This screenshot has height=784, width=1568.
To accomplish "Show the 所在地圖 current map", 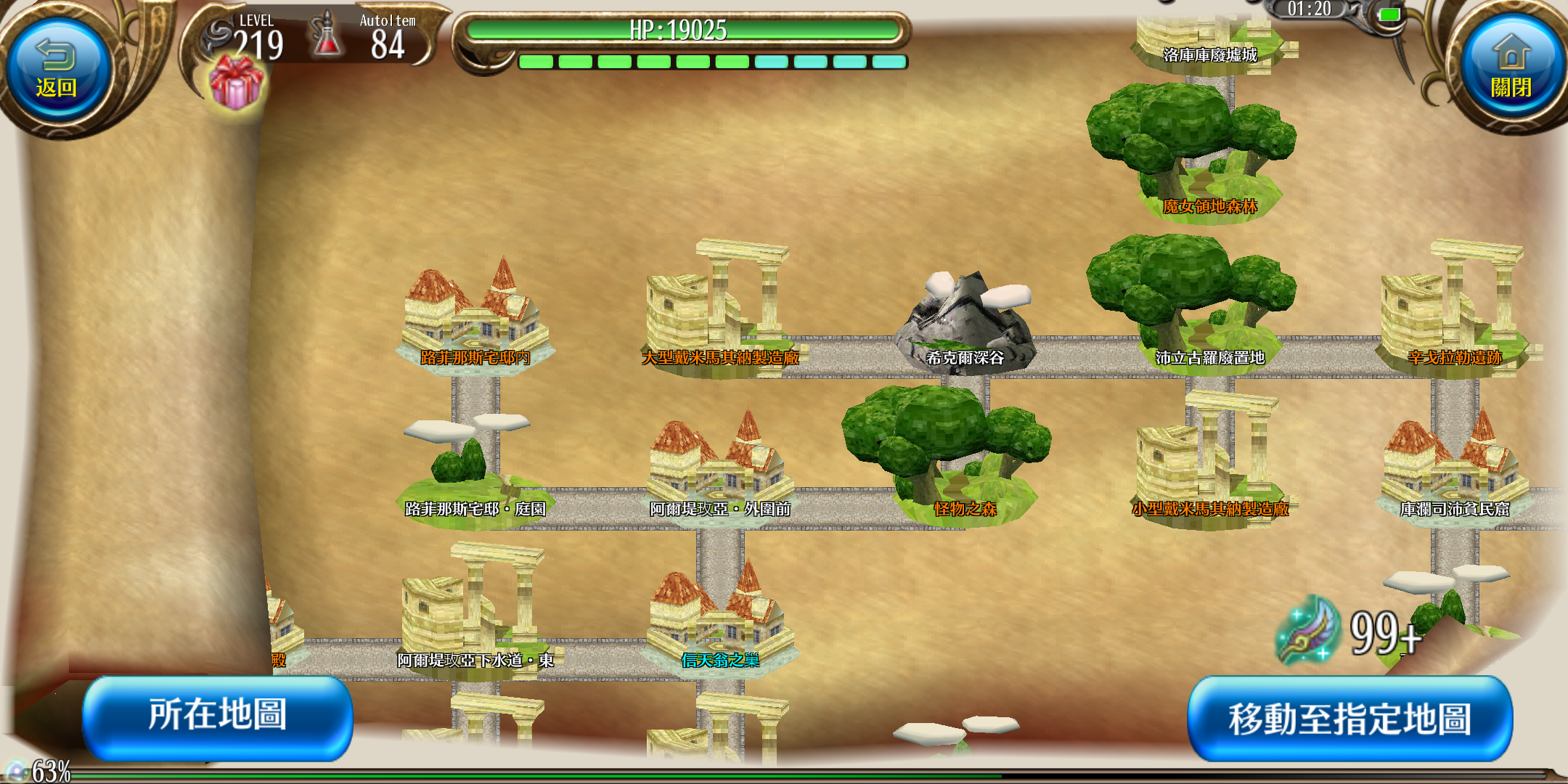I will [217, 716].
